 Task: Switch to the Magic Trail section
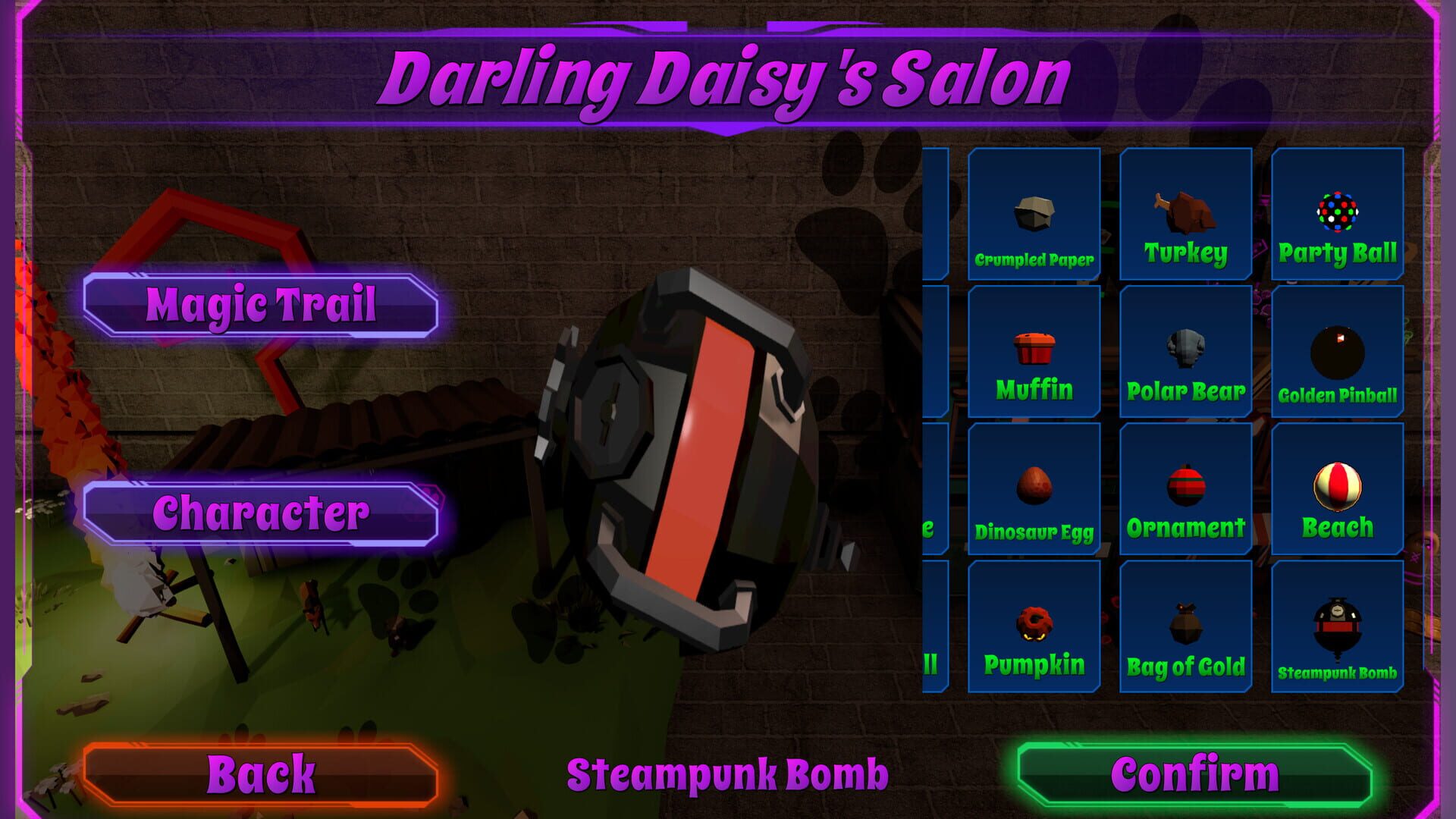point(262,306)
